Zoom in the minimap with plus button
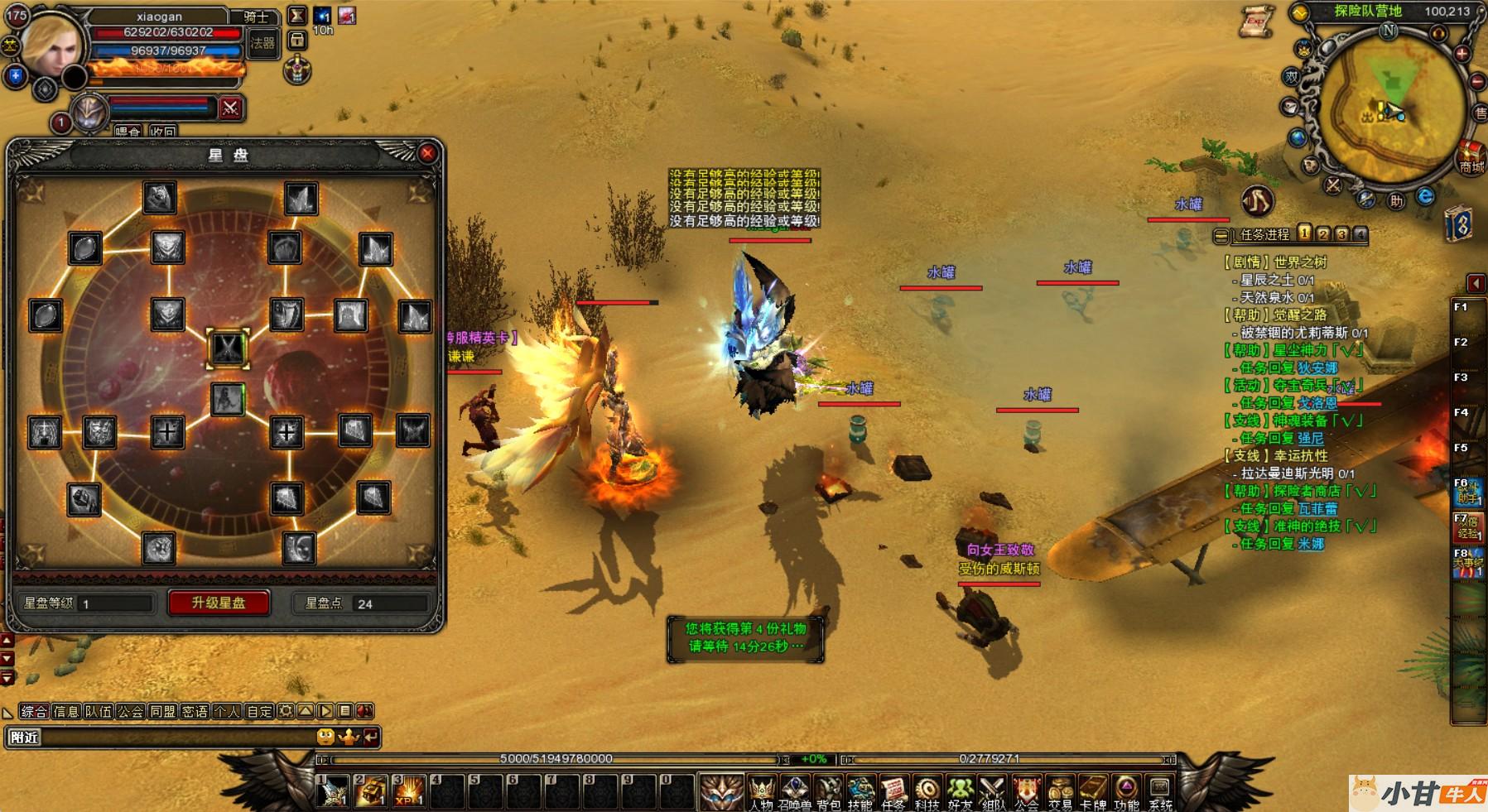1488x812 pixels. click(1462, 54)
